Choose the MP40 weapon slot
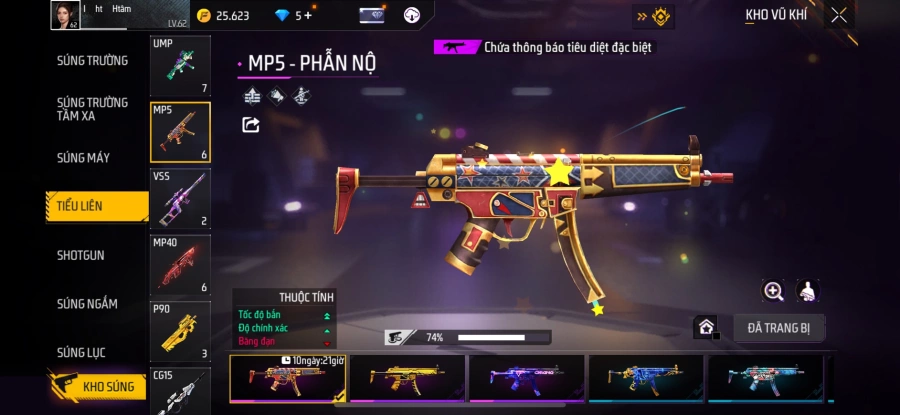Screen dimensions: 900x415 point(180,264)
